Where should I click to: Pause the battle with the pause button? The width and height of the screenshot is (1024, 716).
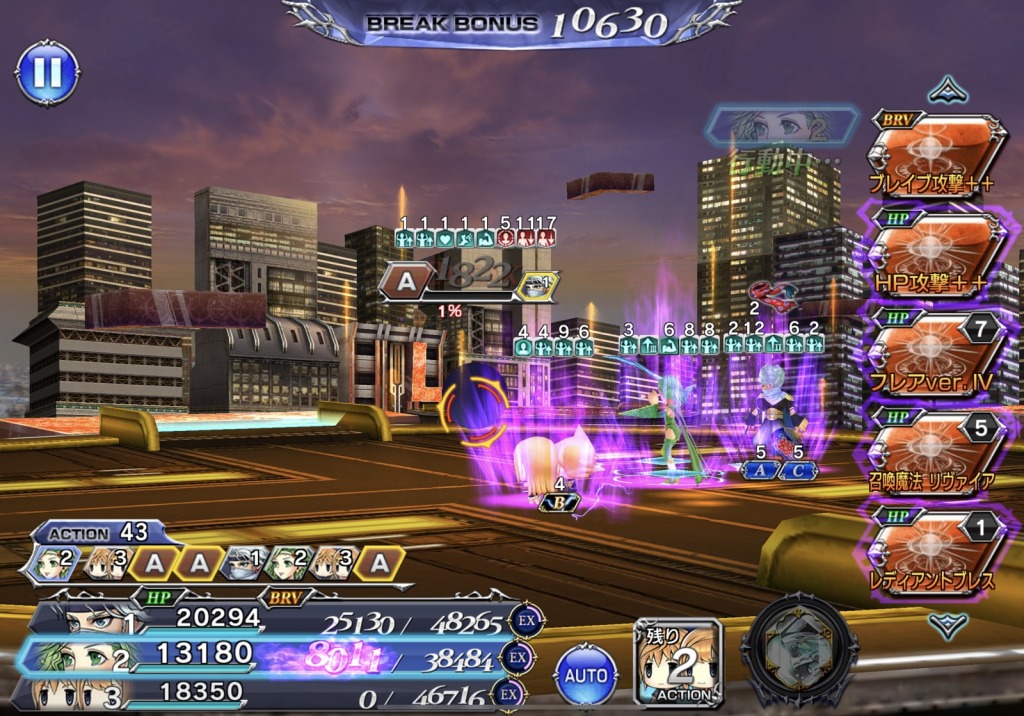click(47, 72)
